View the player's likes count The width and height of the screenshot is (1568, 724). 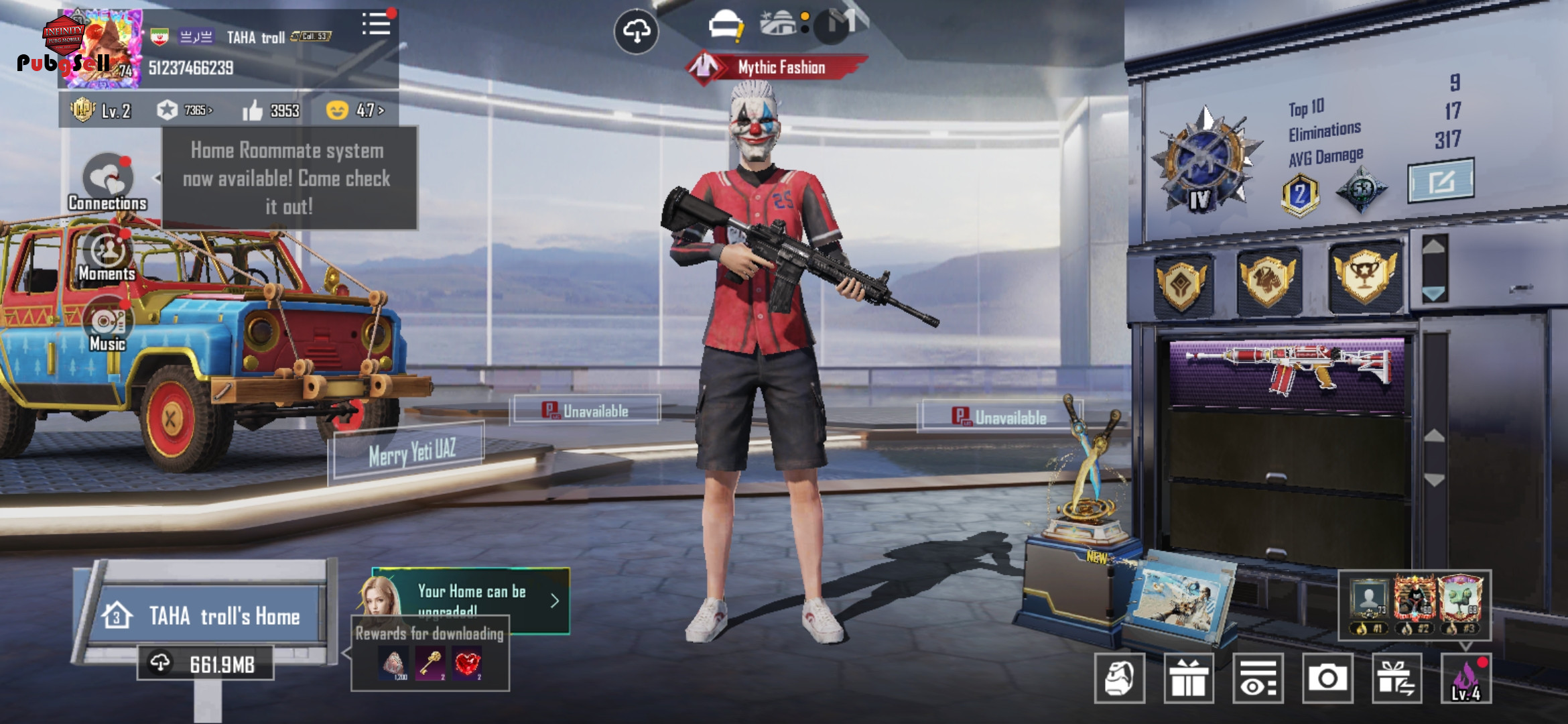[x=271, y=111]
